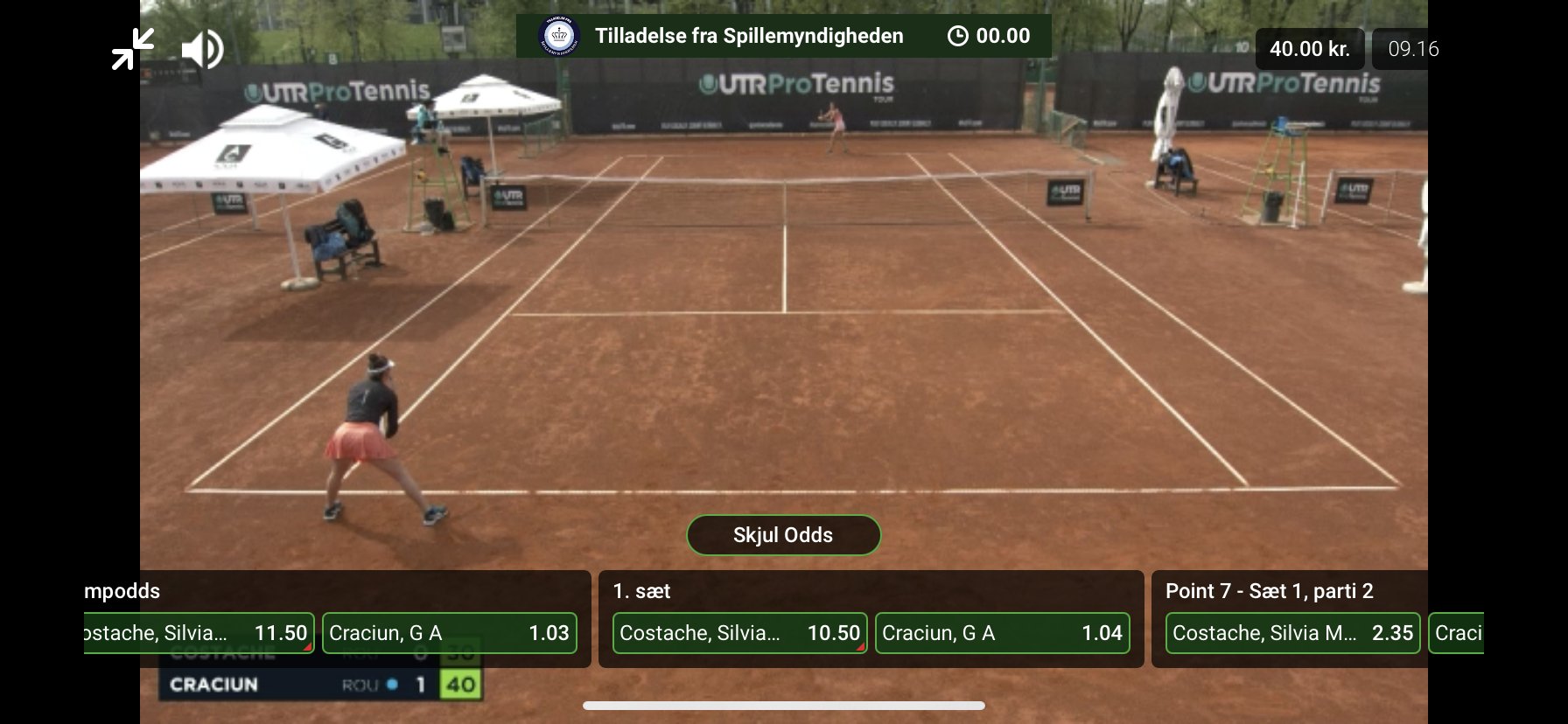Hide odds with Skjul Odds button
1568x724 pixels.
click(783, 535)
